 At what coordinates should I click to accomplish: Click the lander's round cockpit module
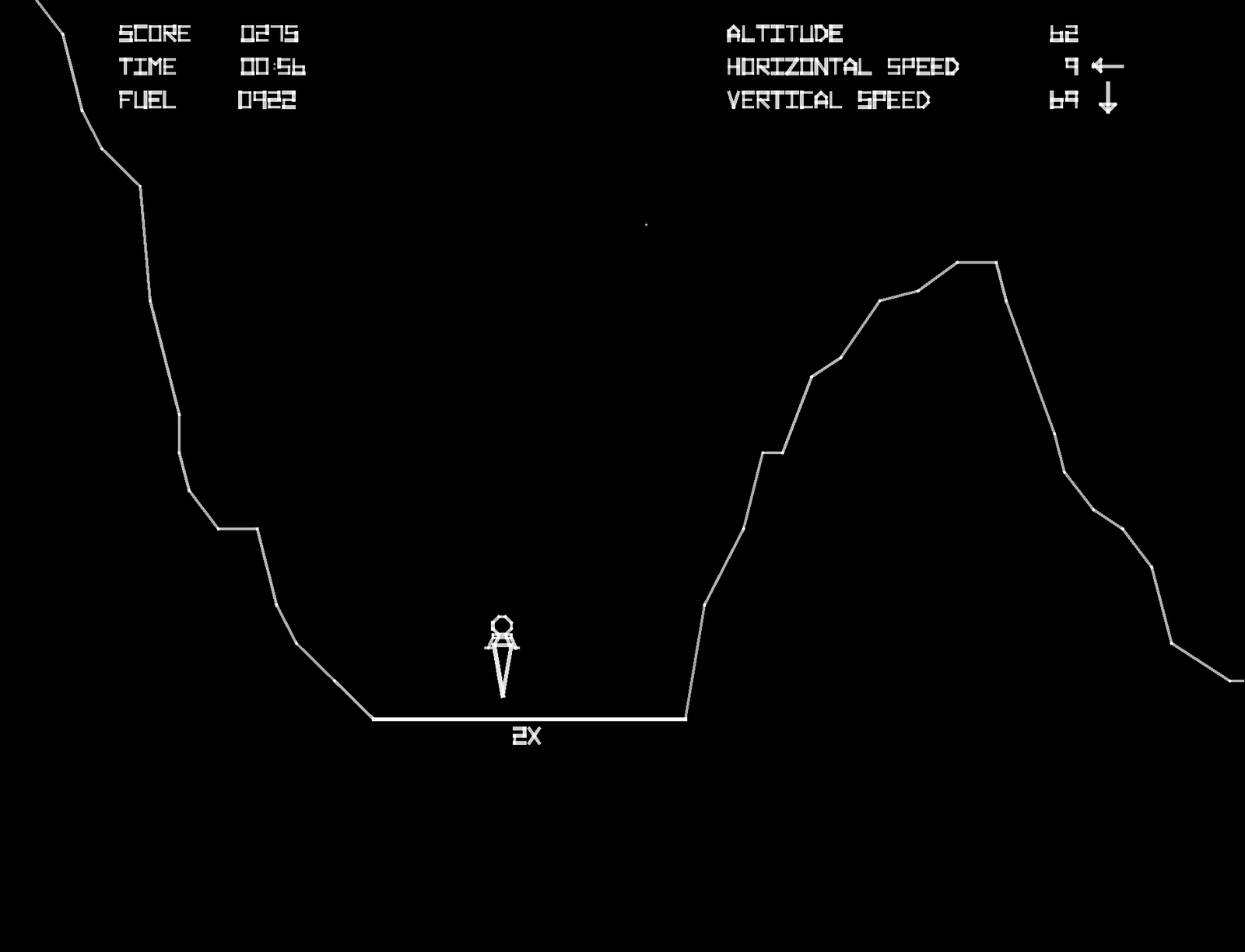(500, 624)
